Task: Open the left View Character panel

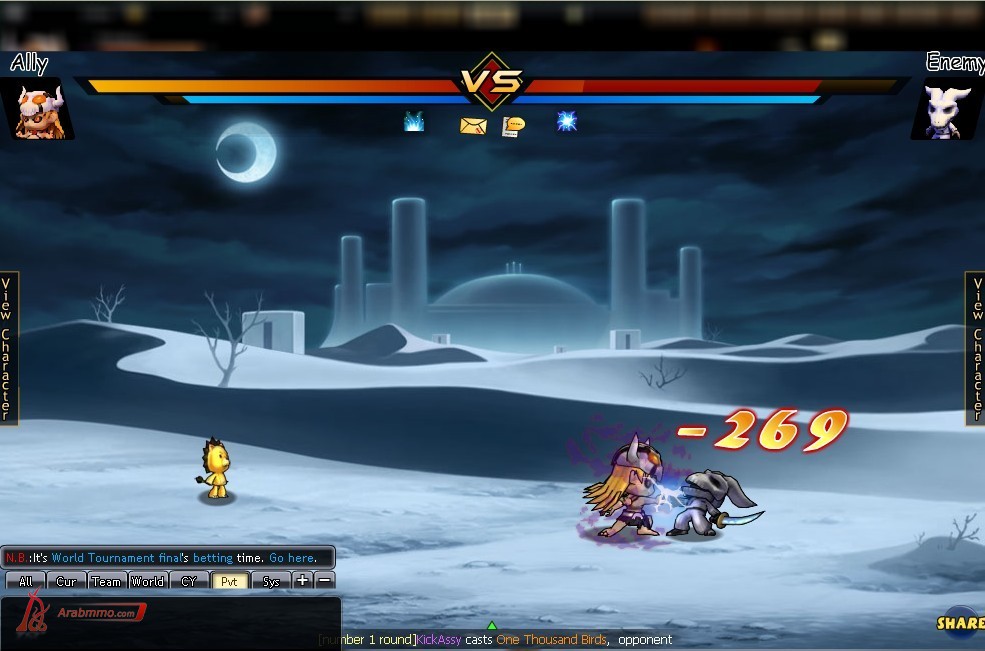Action: coord(8,348)
